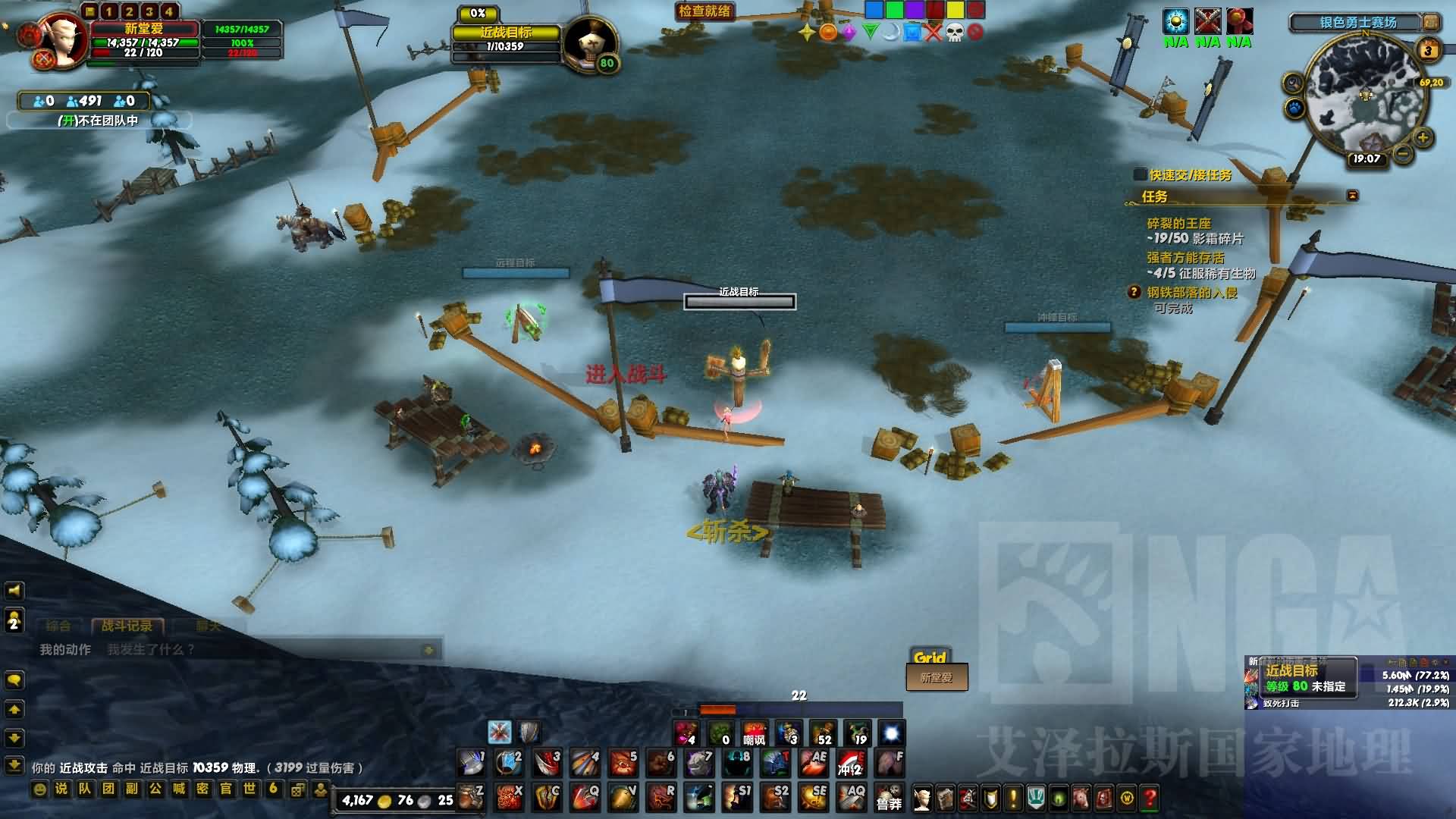
Task: Collapse the 任务 quest tracker
Action: pyautogui.click(x=1351, y=196)
